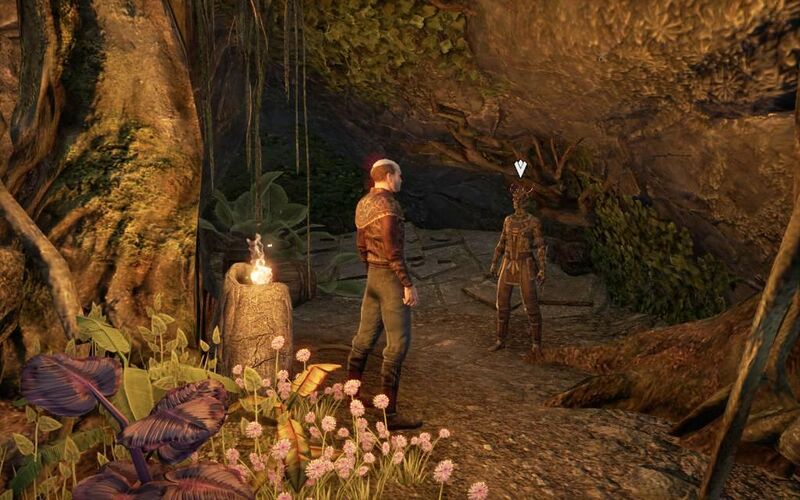Click the white quest marker above the NPC
The height and width of the screenshot is (500, 800).
click(x=520, y=169)
